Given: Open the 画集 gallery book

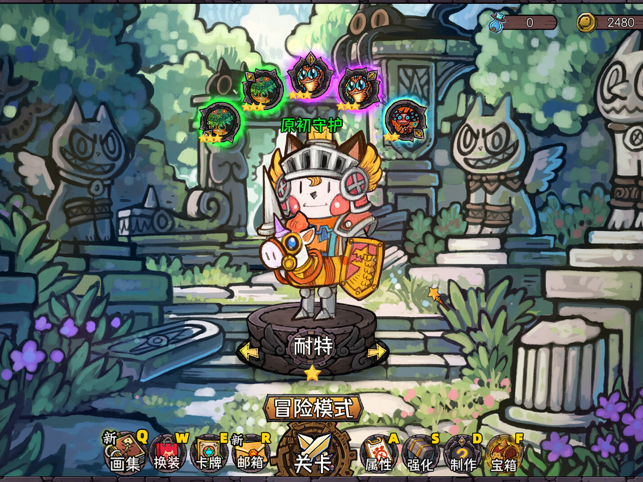Looking at the screenshot, I should (x=125, y=453).
